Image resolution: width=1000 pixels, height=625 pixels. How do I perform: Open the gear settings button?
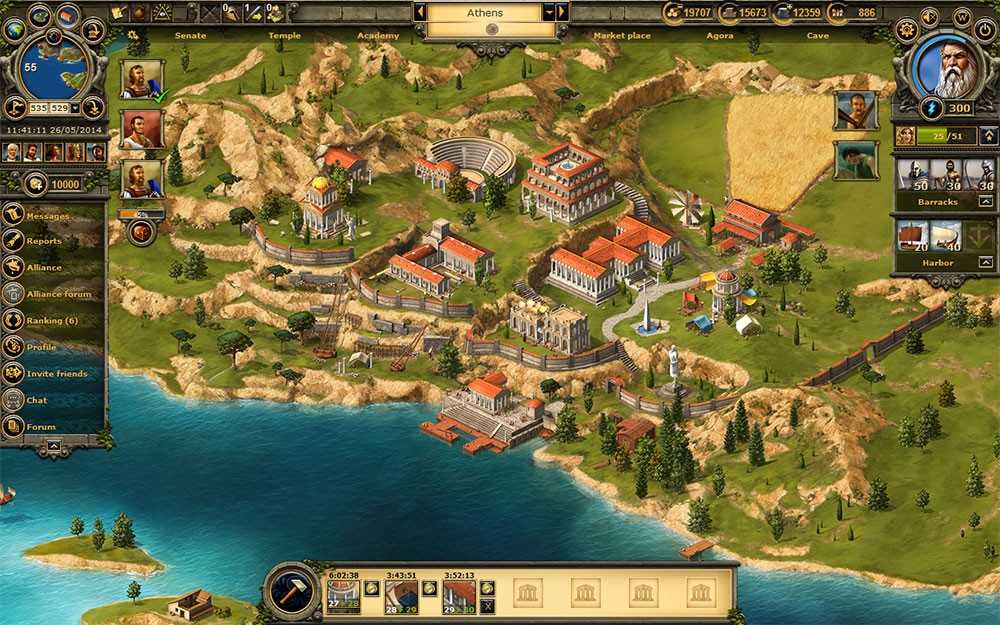pyautogui.click(x=907, y=29)
